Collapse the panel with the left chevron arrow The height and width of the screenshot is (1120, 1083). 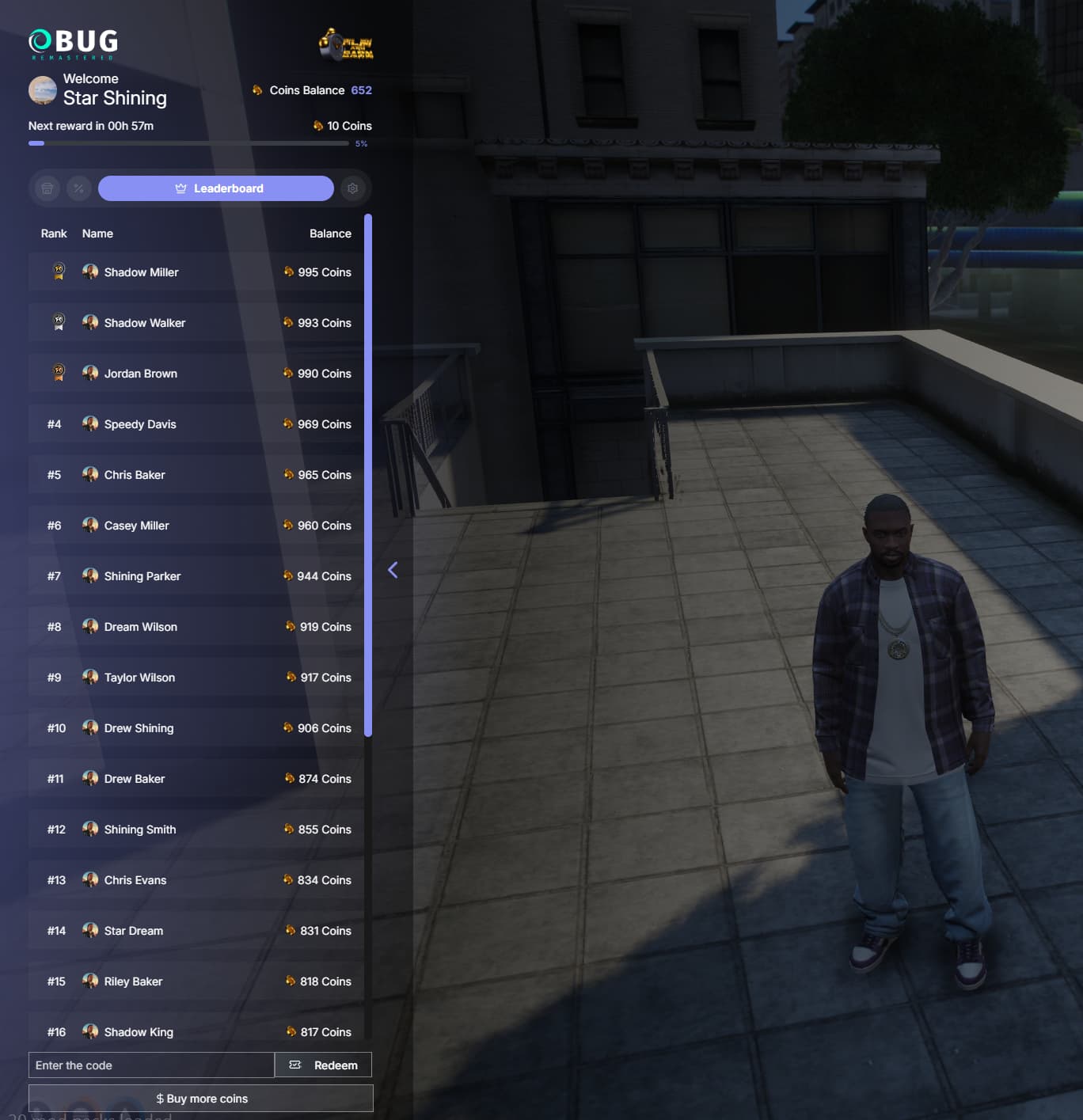click(393, 569)
